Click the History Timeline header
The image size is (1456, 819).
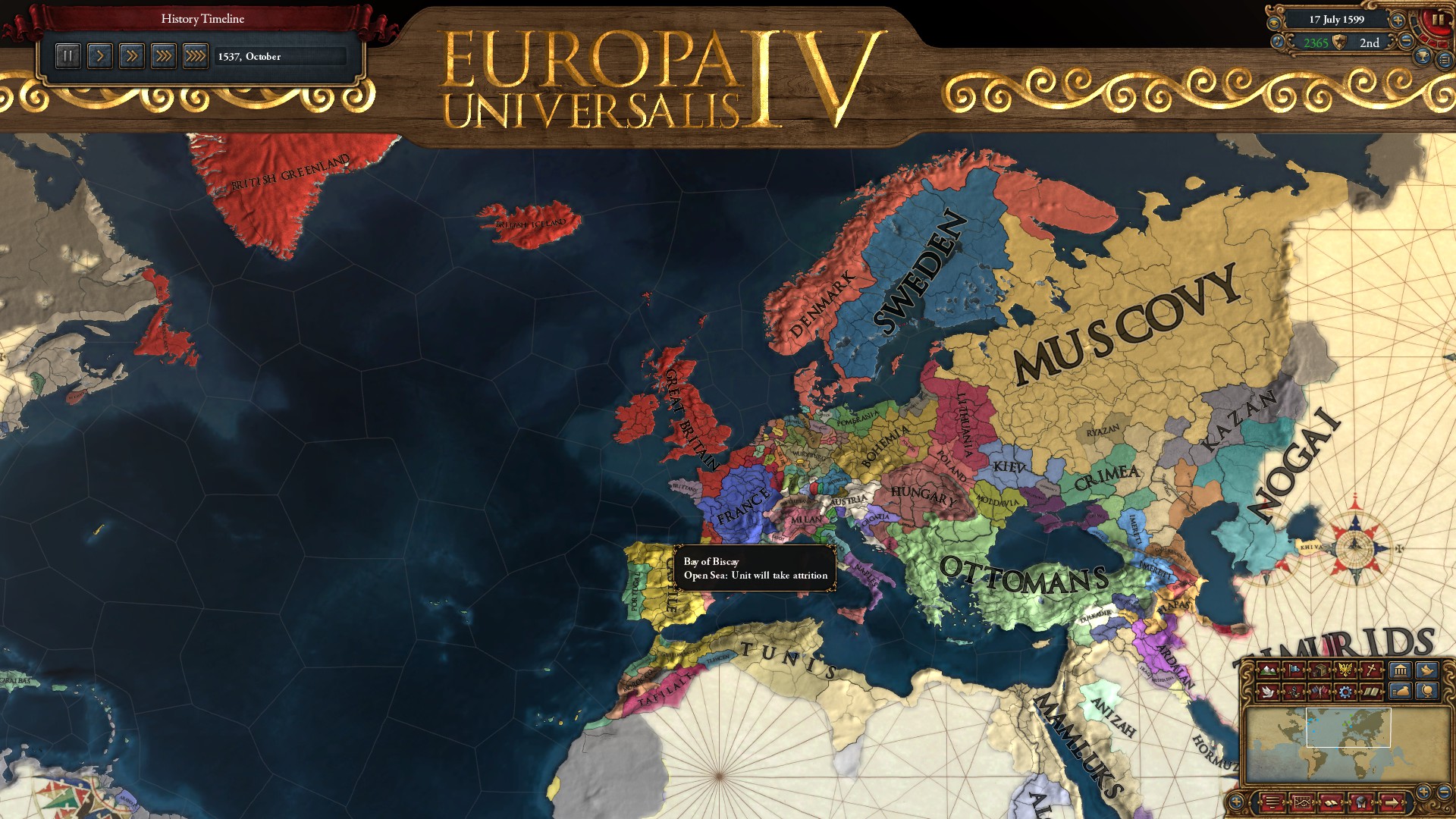(201, 19)
